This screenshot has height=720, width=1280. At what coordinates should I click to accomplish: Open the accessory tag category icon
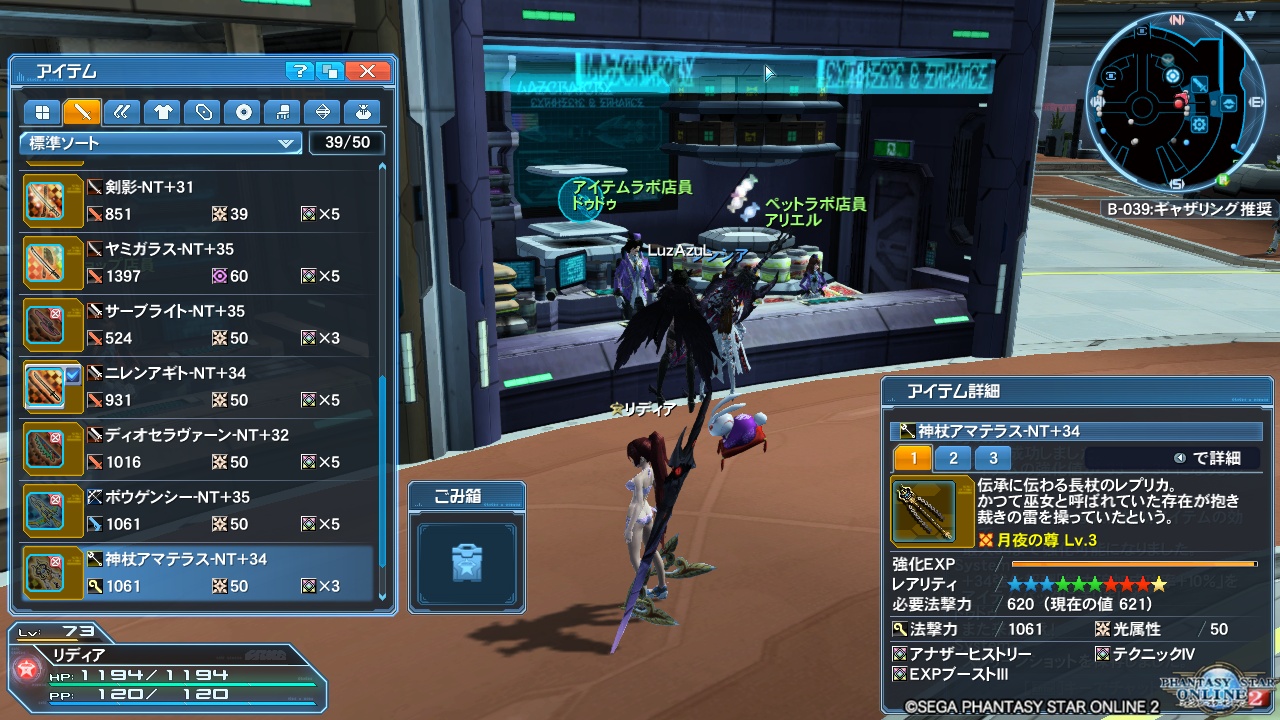click(202, 113)
